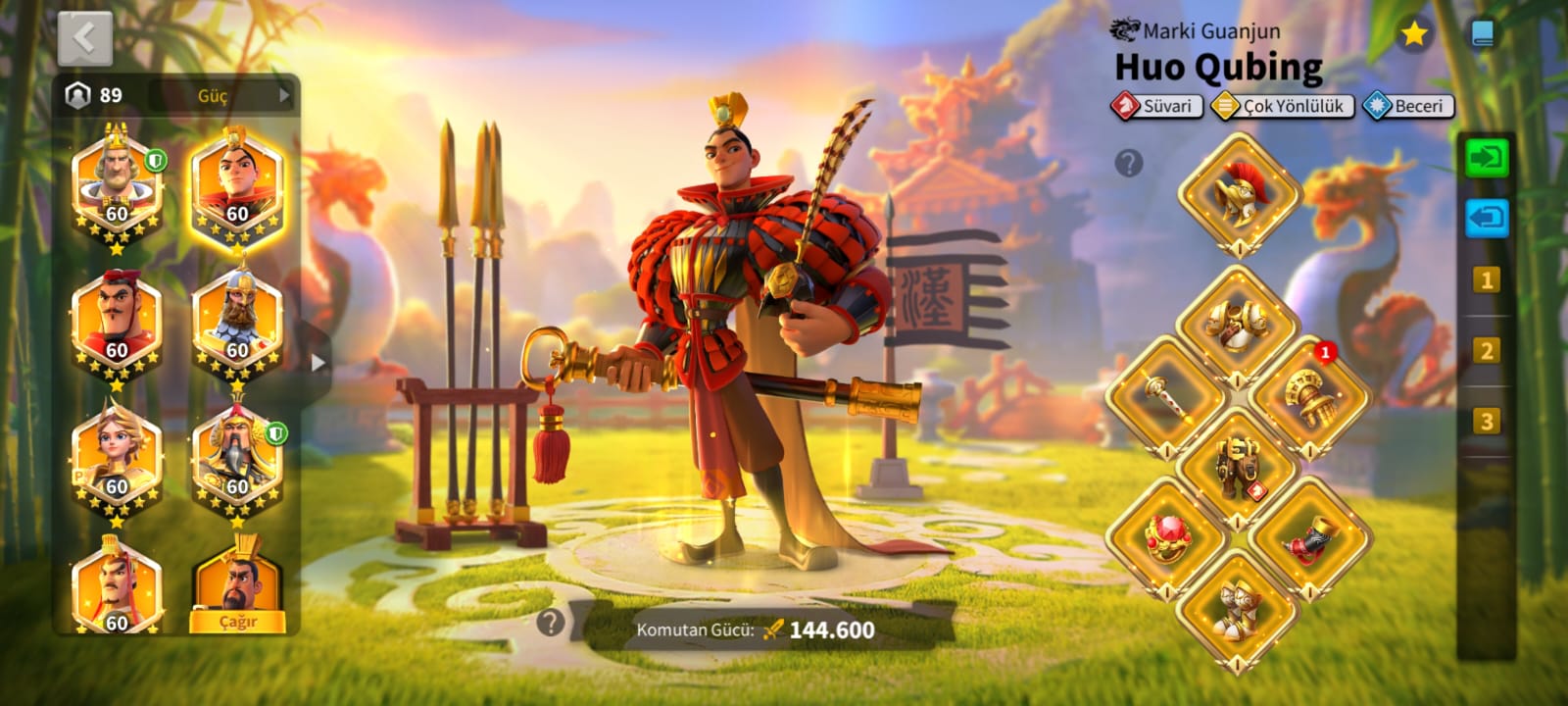
Task: Click the yellow star favorite button
Action: [1413, 34]
